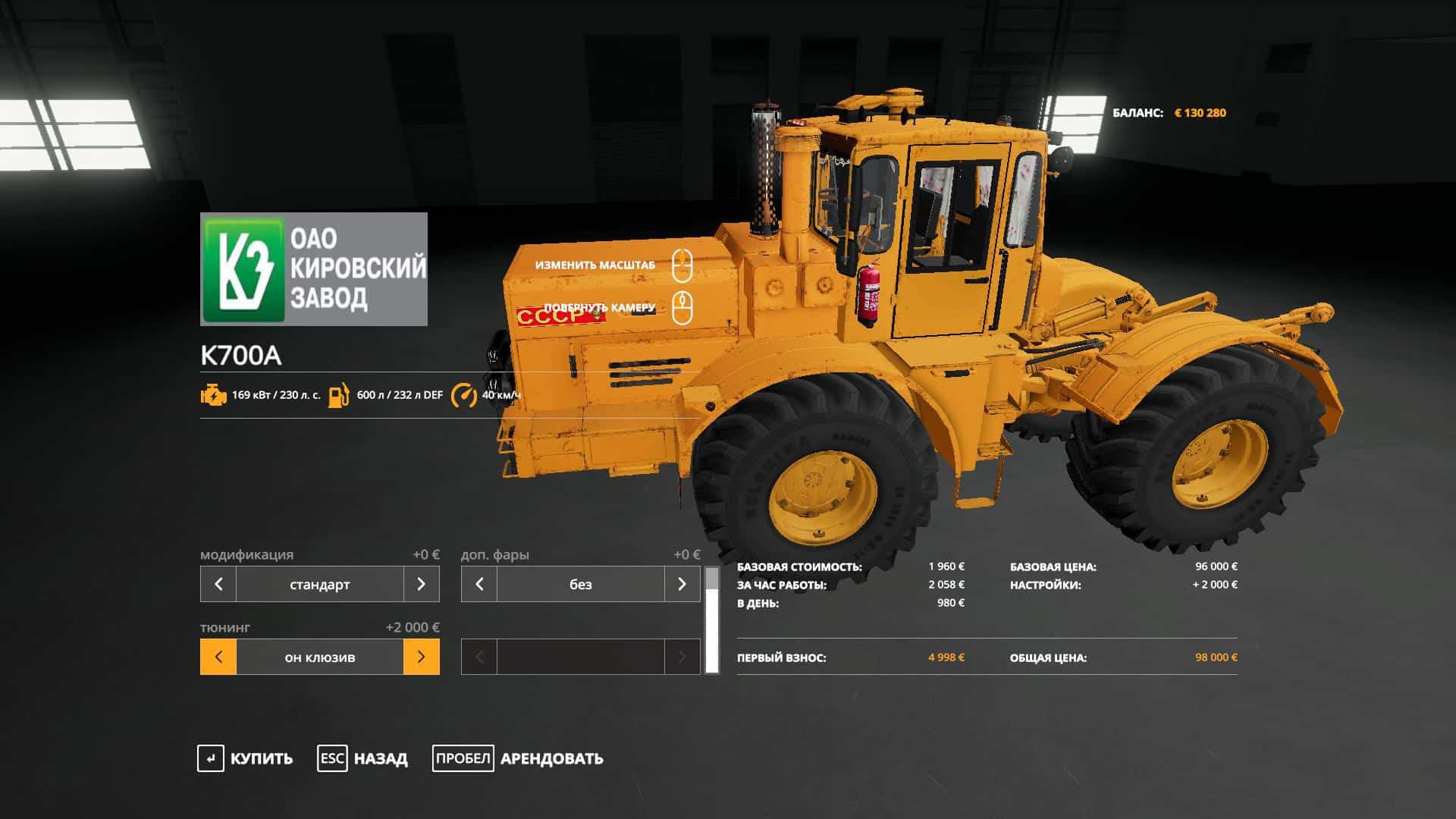Buy the tractor with КУПИТЬ
The width and height of the screenshot is (1456, 819).
coord(246,758)
